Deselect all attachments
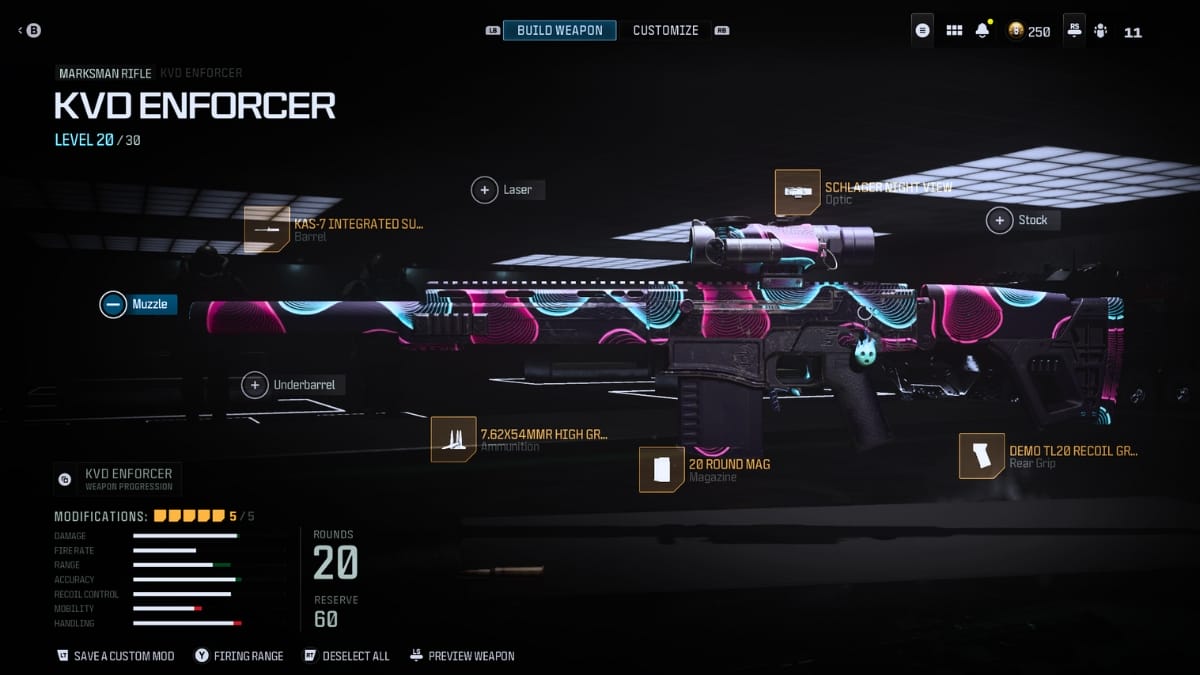 (x=346, y=656)
